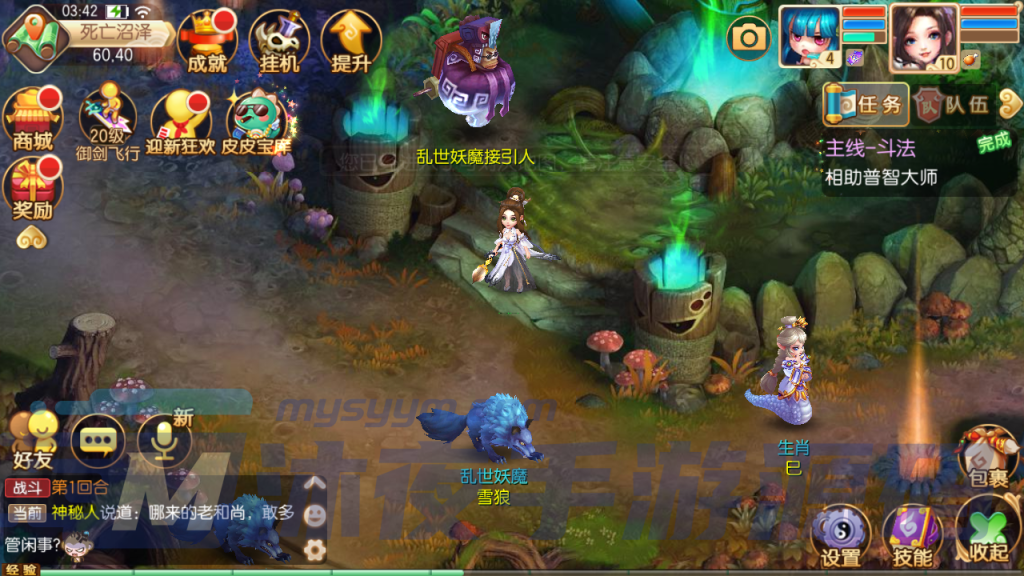
Task: Take a screenshot with the camera button
Action: 747,38
